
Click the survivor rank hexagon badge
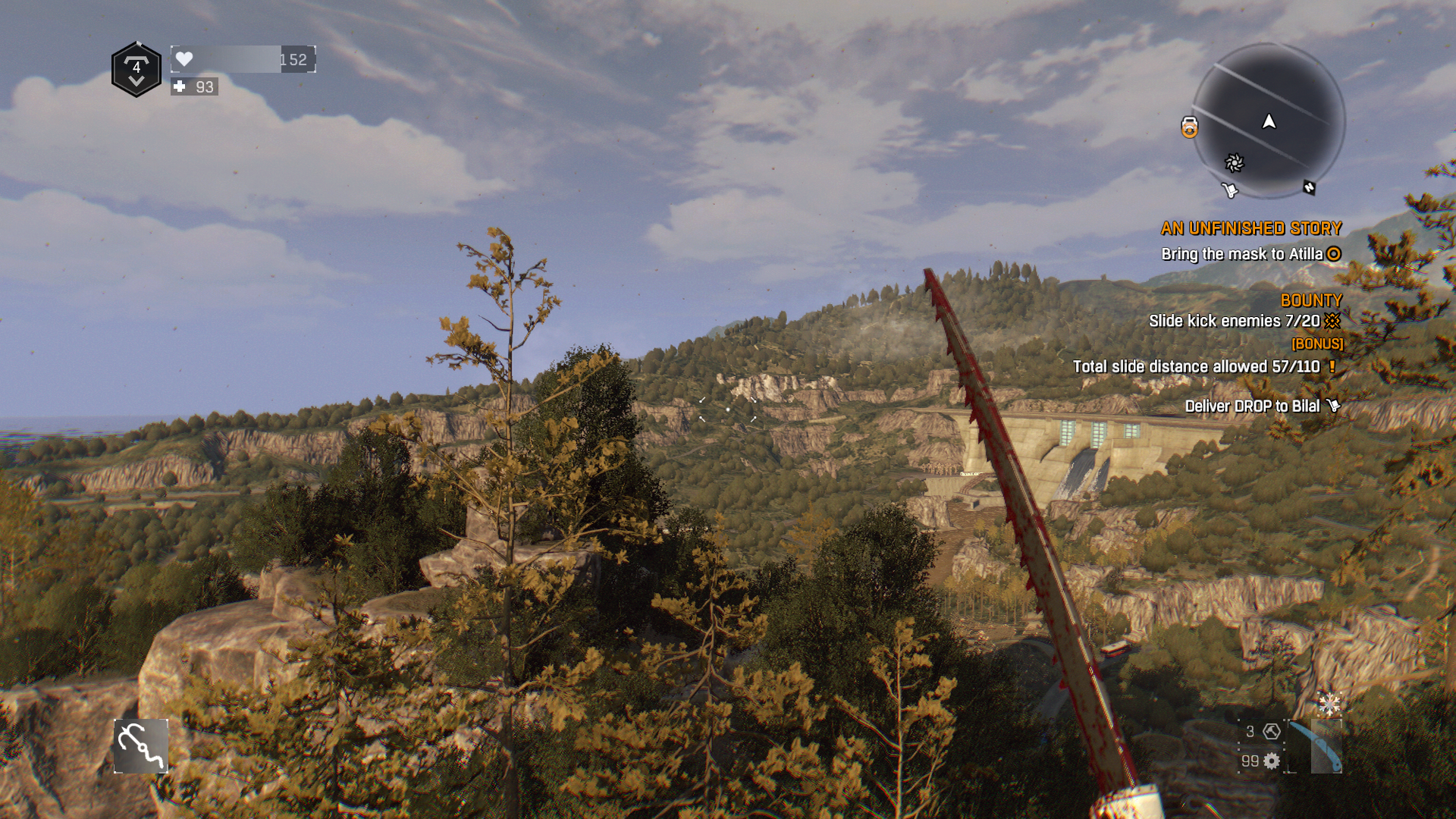(x=136, y=70)
